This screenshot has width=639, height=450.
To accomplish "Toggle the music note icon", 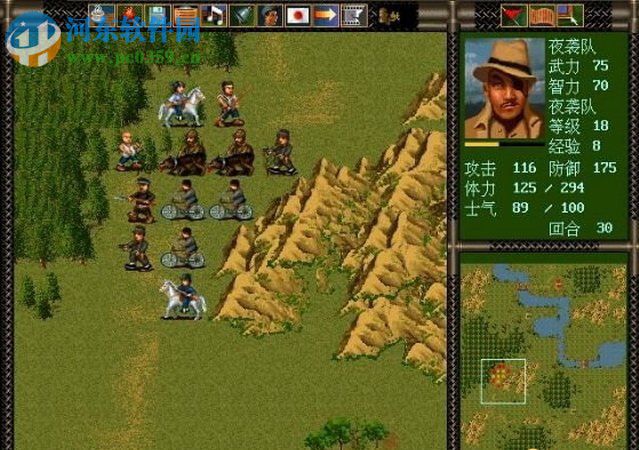I will (x=213, y=14).
